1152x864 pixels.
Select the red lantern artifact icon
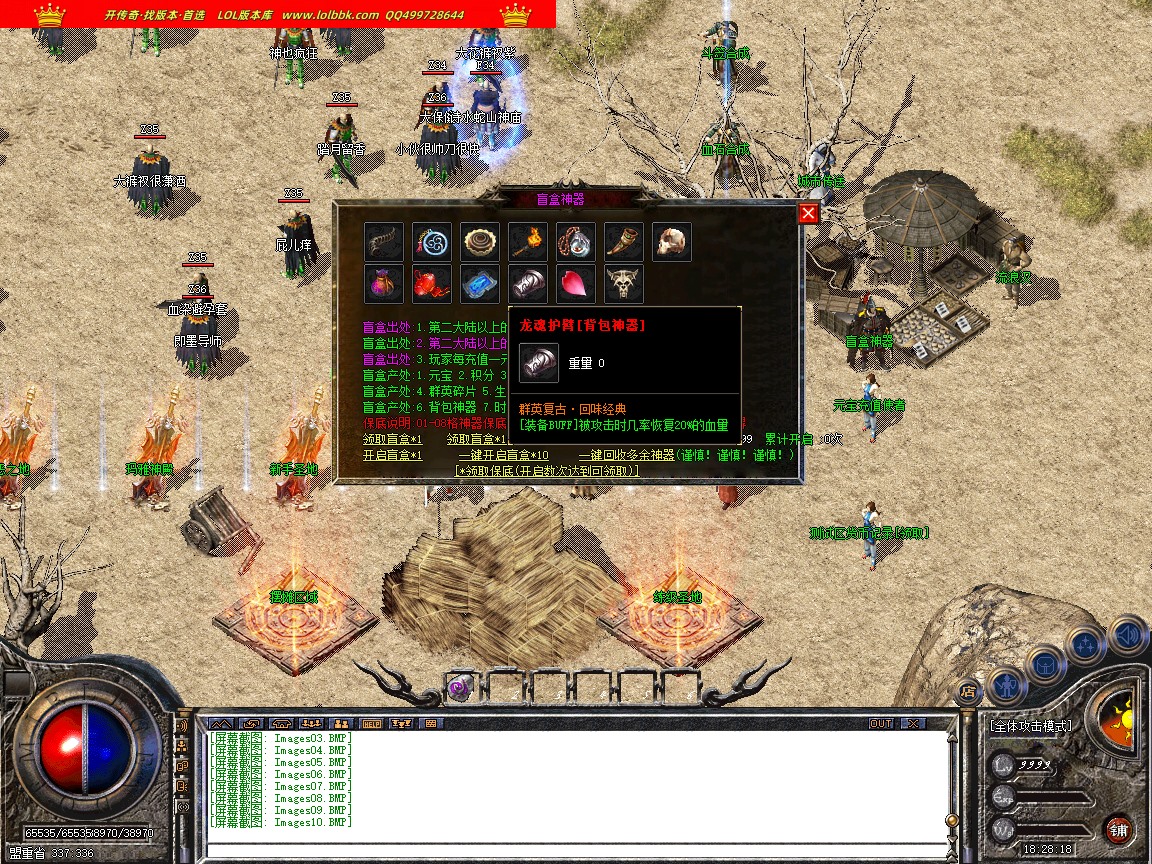(x=432, y=284)
